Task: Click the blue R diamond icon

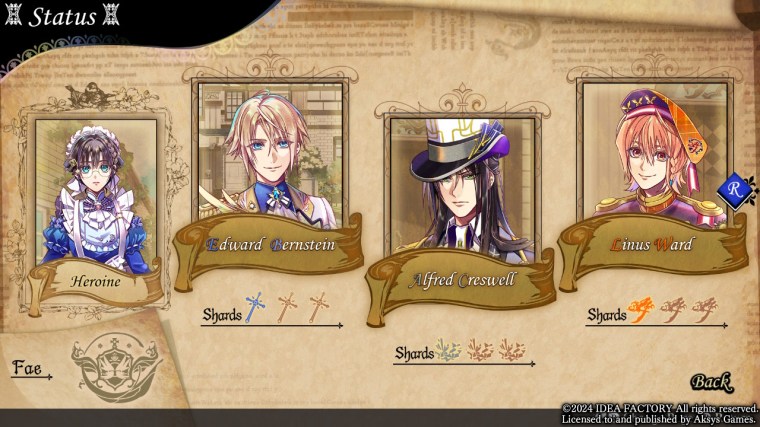Action: pyautogui.click(x=733, y=188)
